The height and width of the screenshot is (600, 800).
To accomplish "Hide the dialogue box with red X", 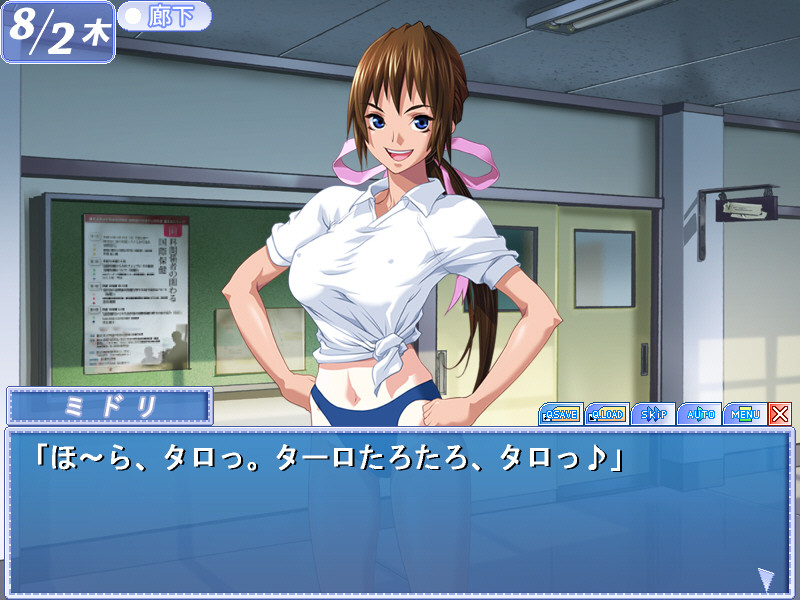I will (780, 414).
